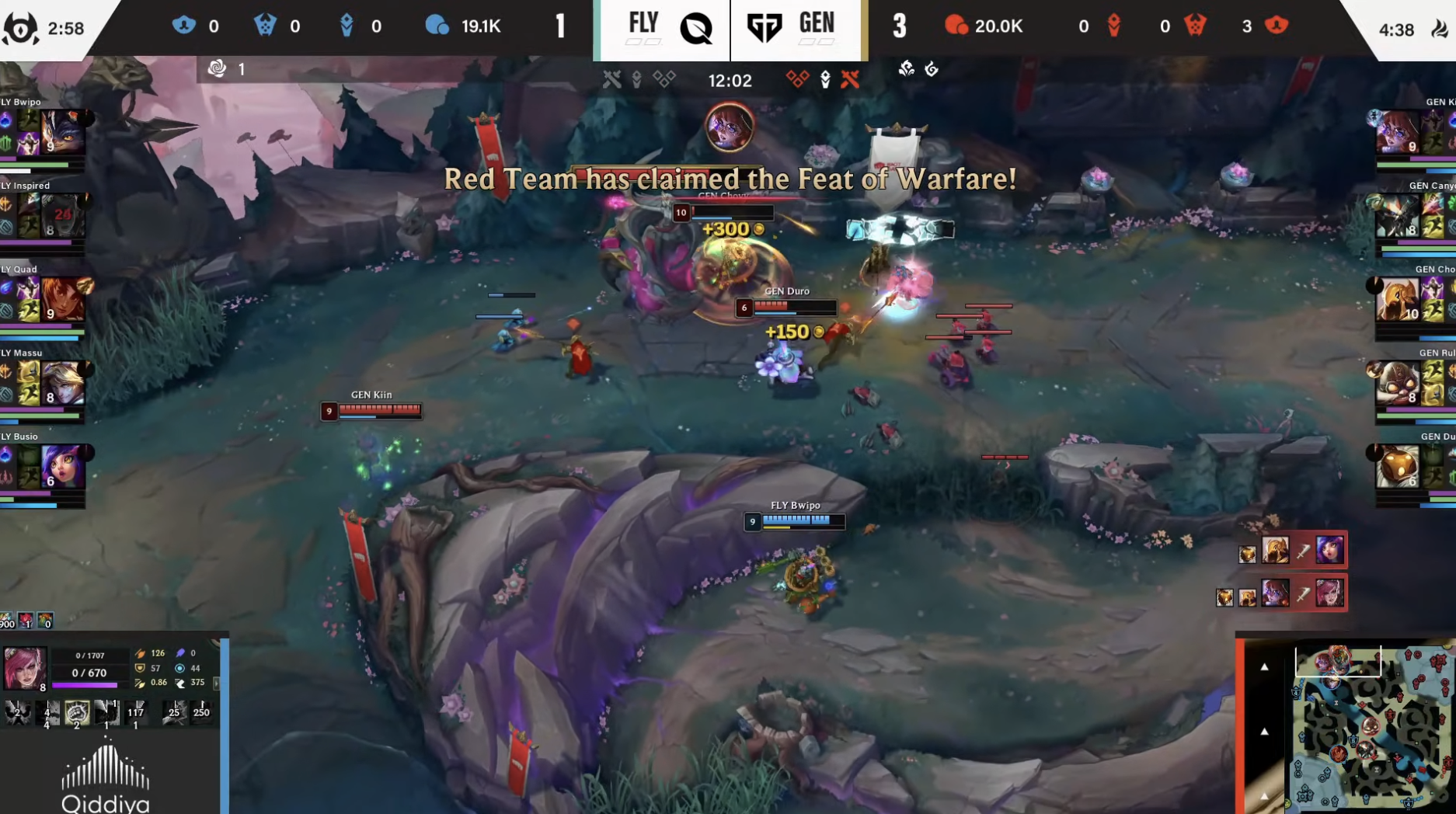Click the blue gold icon next to 19.1K
Viewport: 1456px width, 814px height.
pos(438,26)
